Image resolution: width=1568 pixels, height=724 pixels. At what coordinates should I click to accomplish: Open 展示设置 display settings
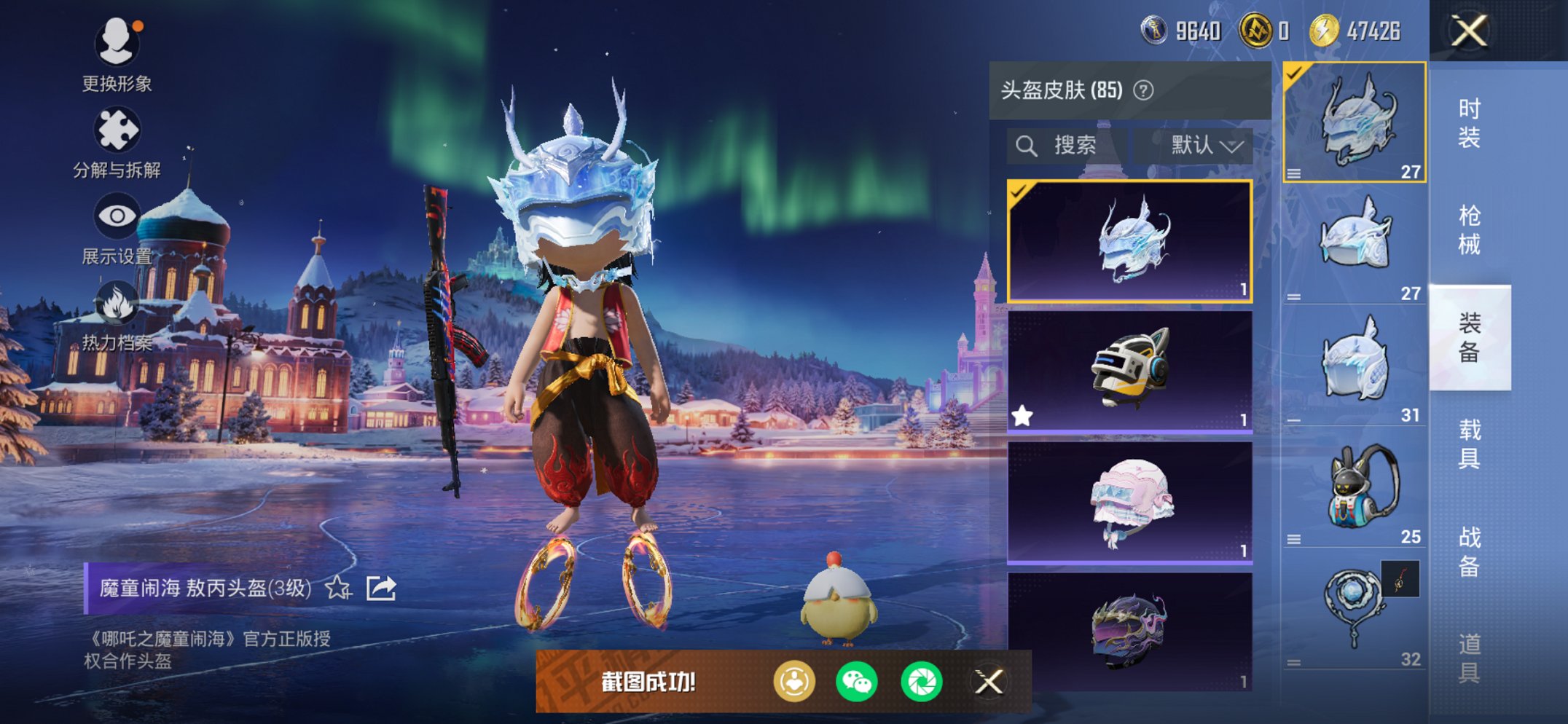click(x=118, y=216)
